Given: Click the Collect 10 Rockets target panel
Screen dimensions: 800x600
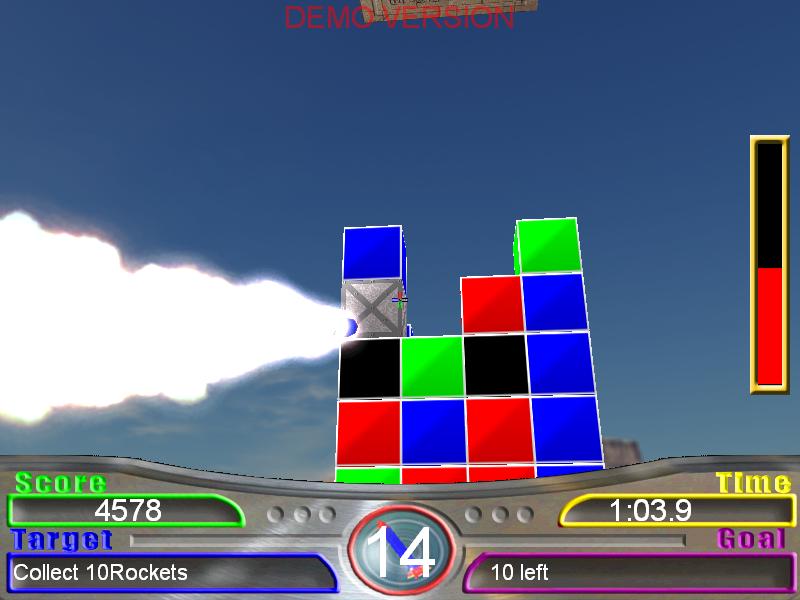Looking at the screenshot, I should 165,573.
